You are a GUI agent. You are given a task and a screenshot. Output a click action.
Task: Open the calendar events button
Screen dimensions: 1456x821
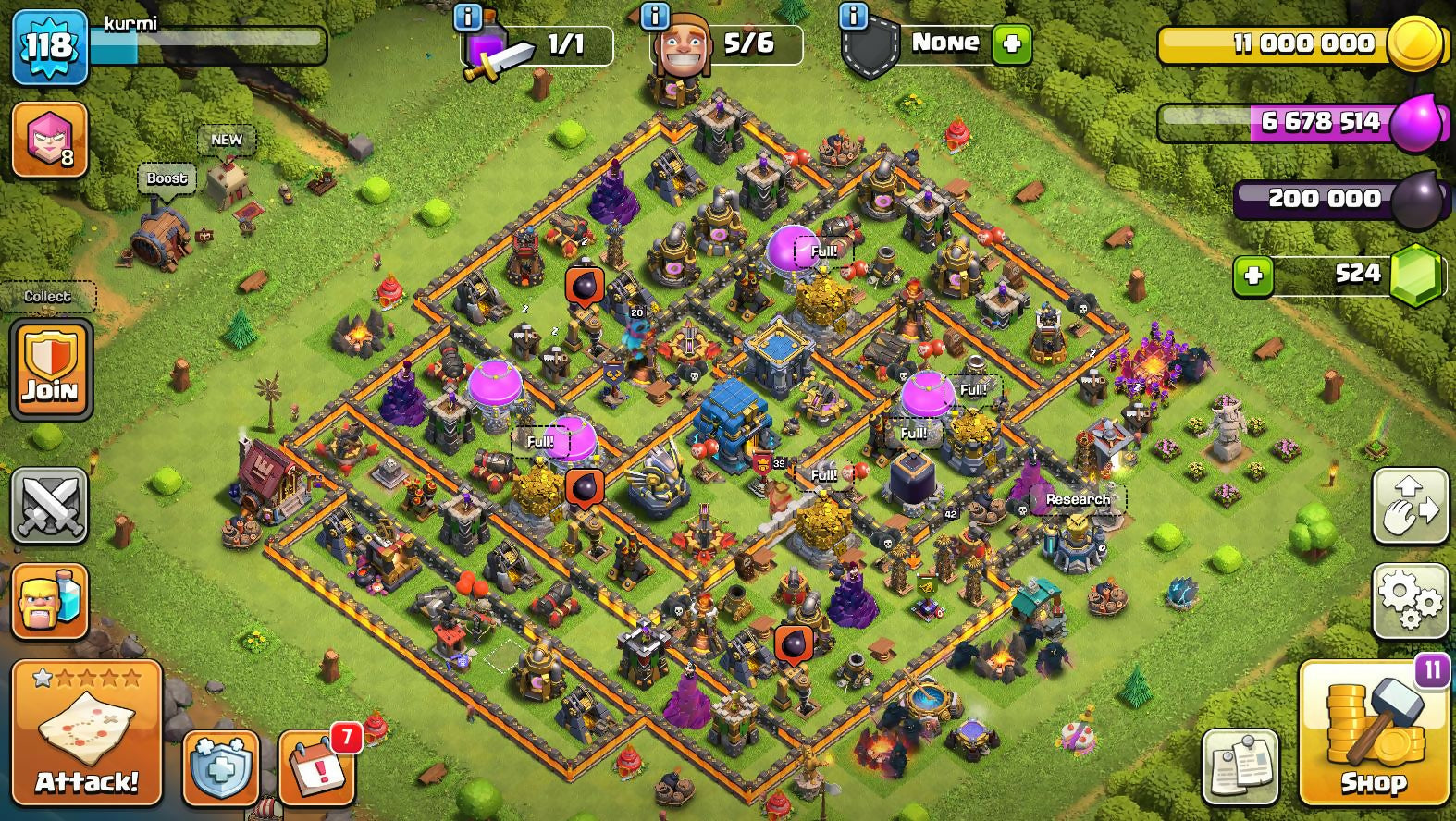[x=317, y=768]
